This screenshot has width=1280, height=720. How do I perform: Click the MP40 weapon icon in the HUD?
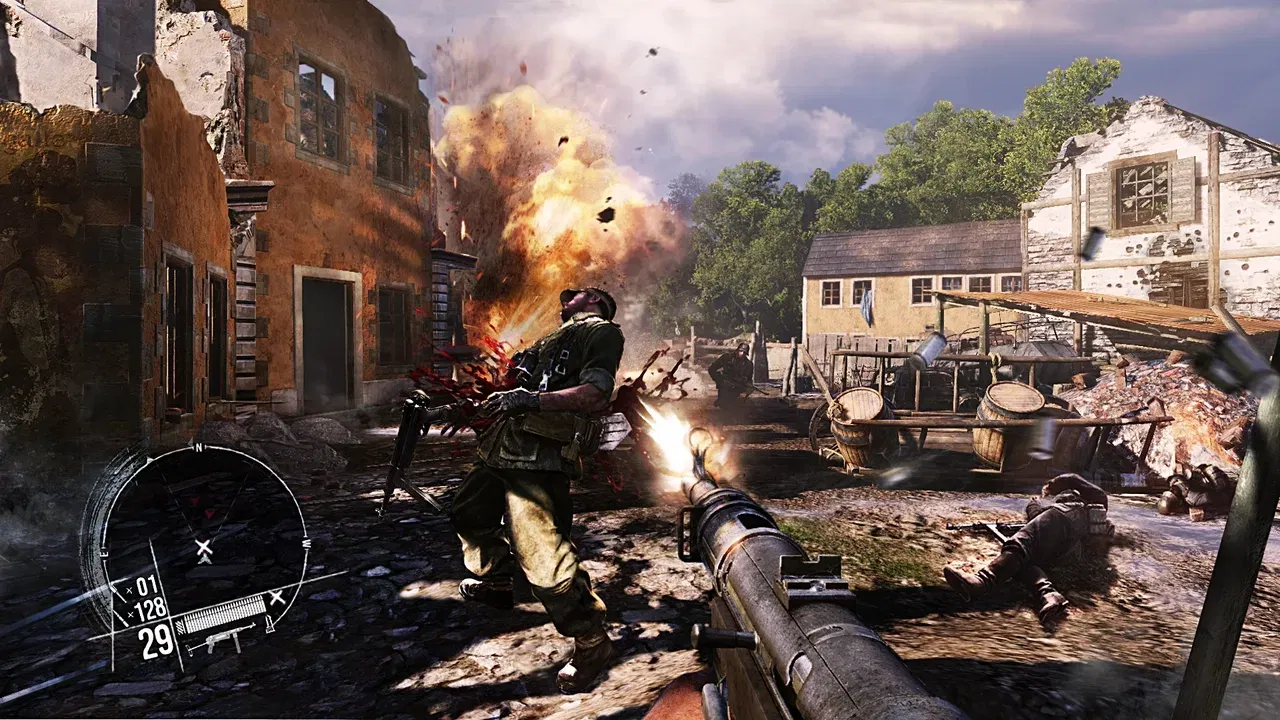[226, 642]
